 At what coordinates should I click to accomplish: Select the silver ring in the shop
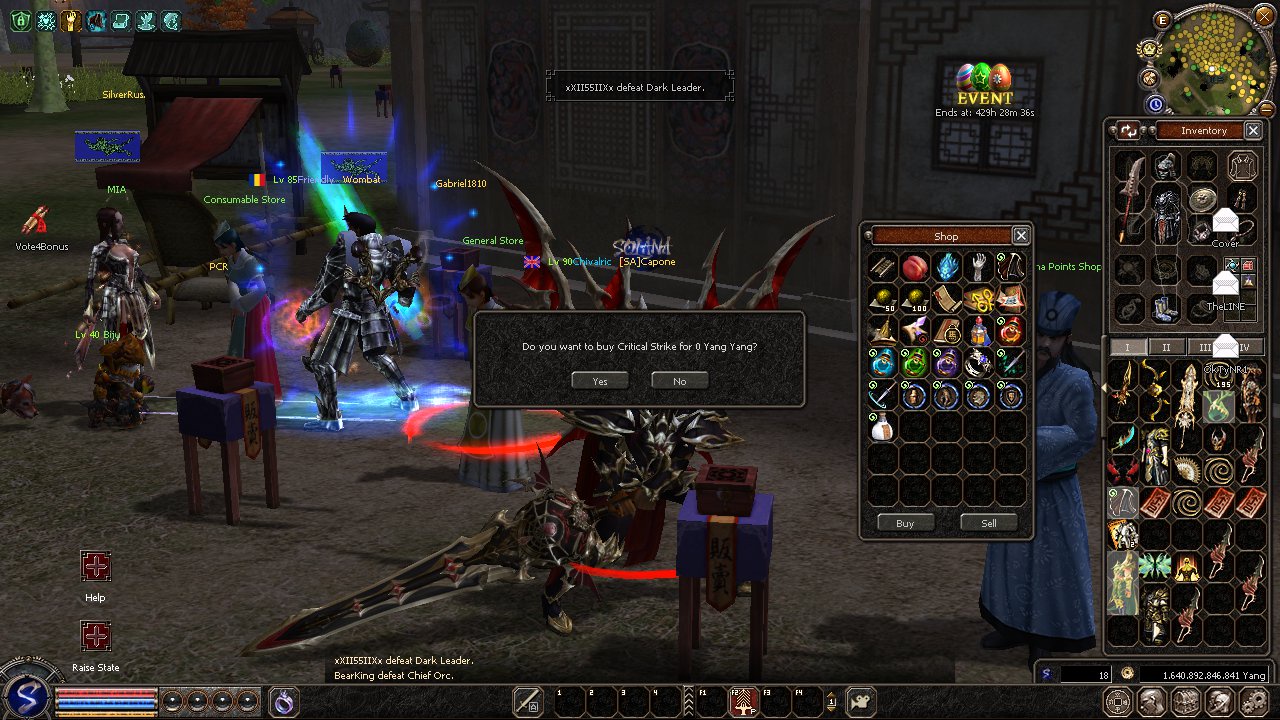978,363
